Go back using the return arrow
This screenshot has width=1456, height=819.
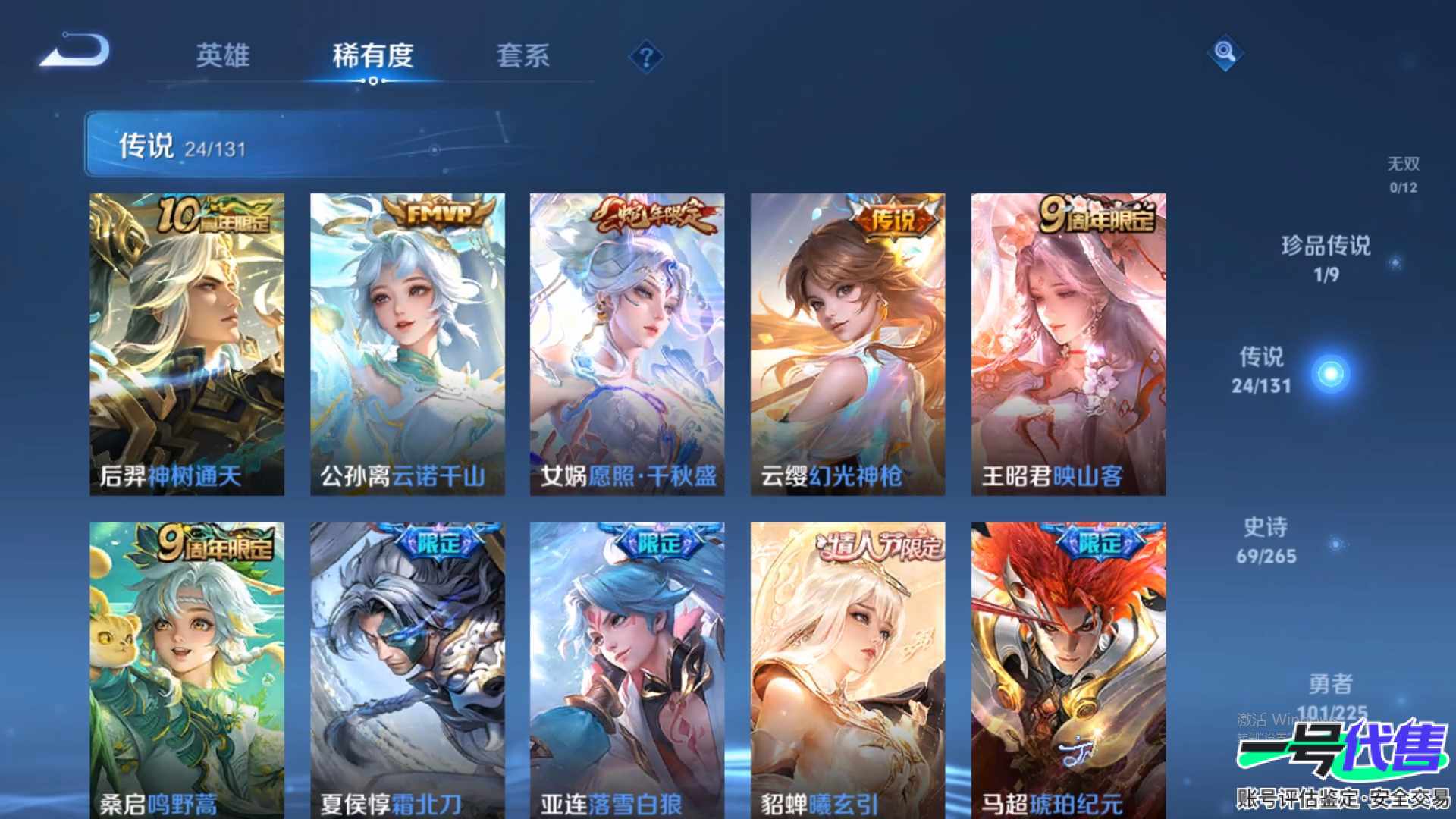point(76,52)
